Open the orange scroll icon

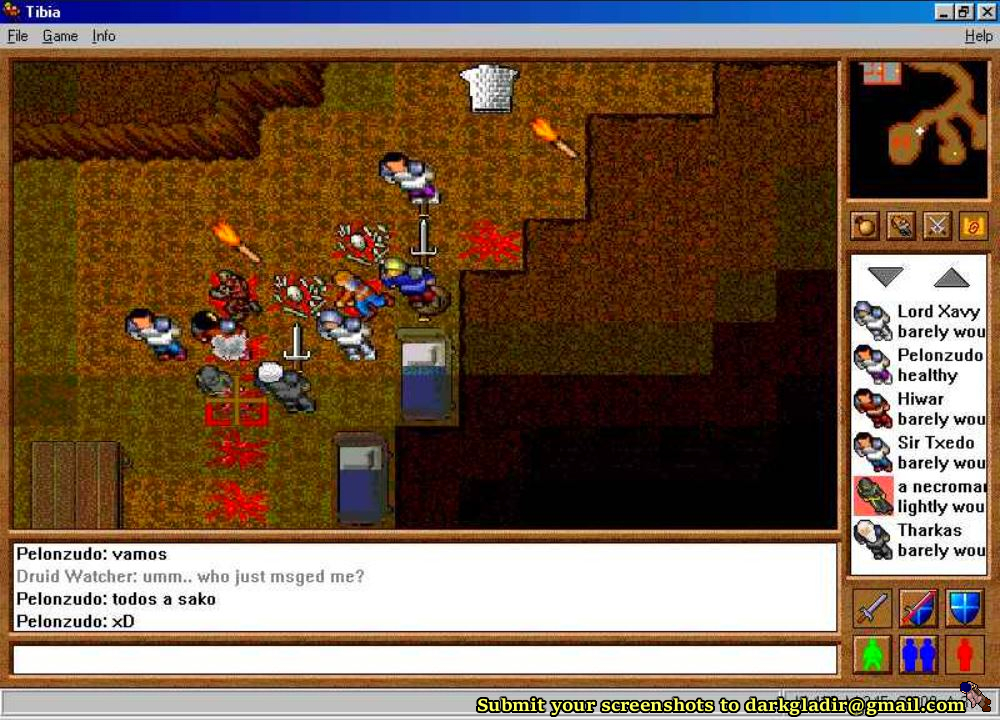(972, 226)
